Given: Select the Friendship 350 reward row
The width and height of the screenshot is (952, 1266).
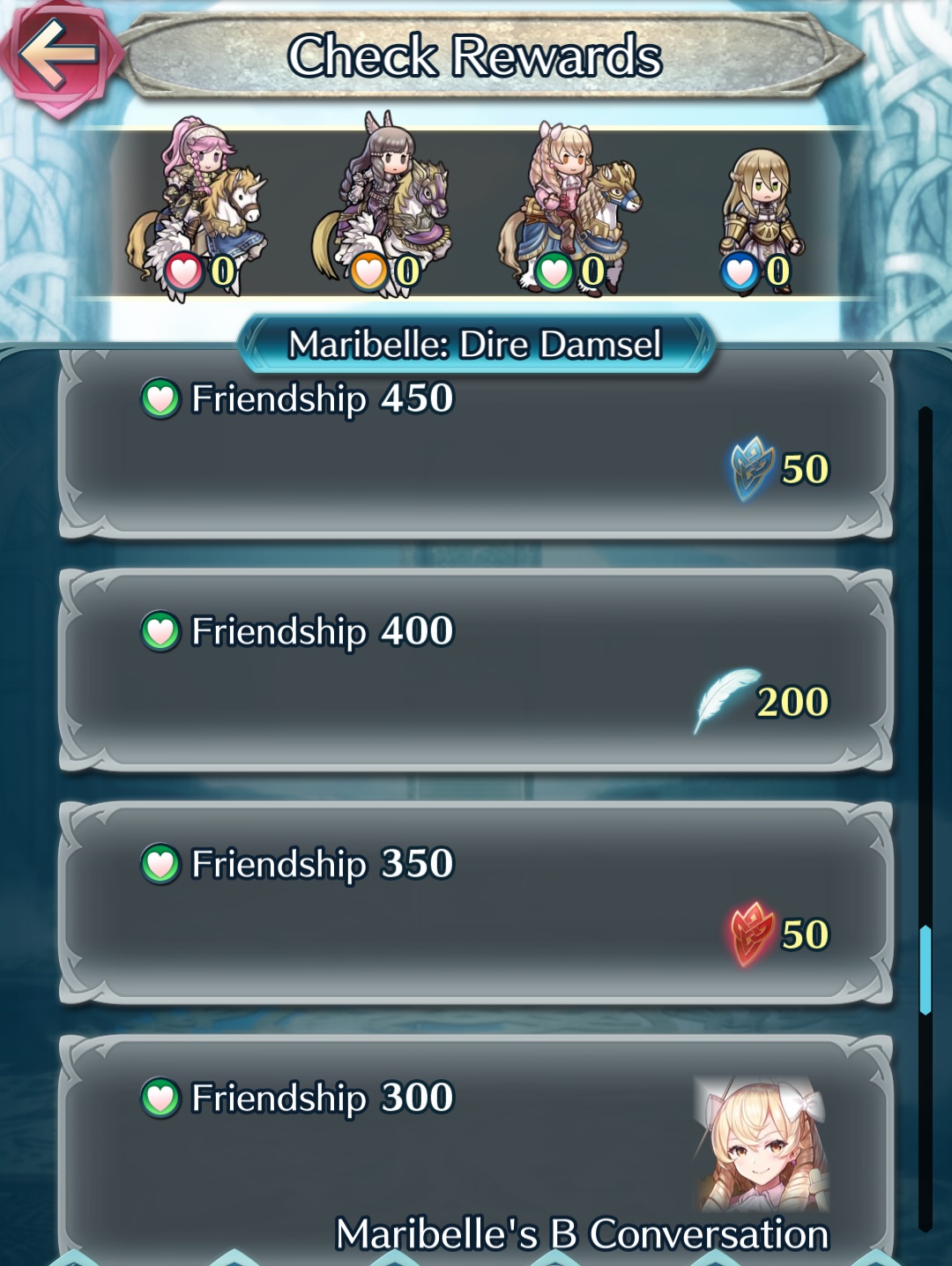Looking at the screenshot, I should click(476, 904).
